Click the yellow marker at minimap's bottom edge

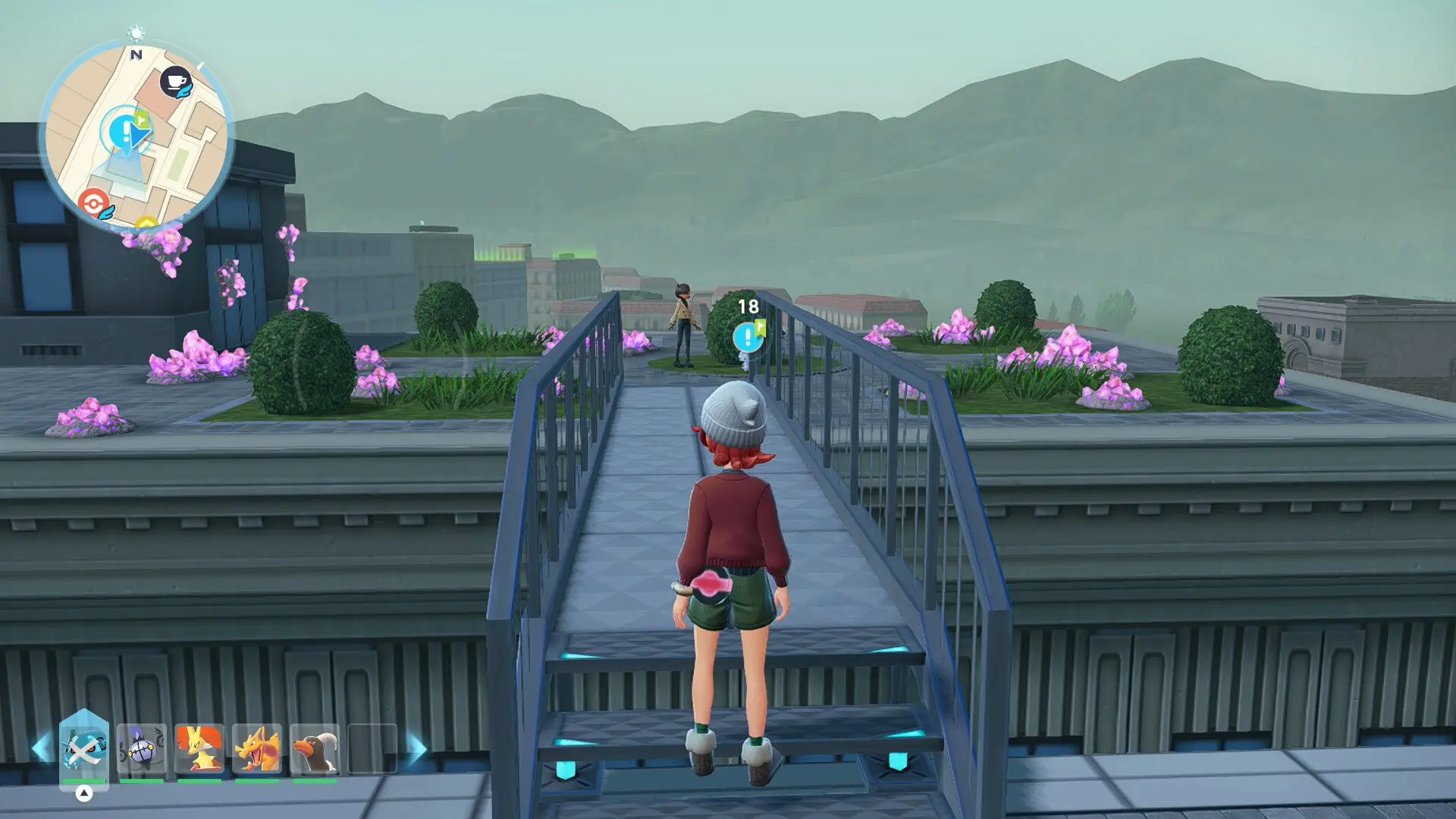(146, 224)
